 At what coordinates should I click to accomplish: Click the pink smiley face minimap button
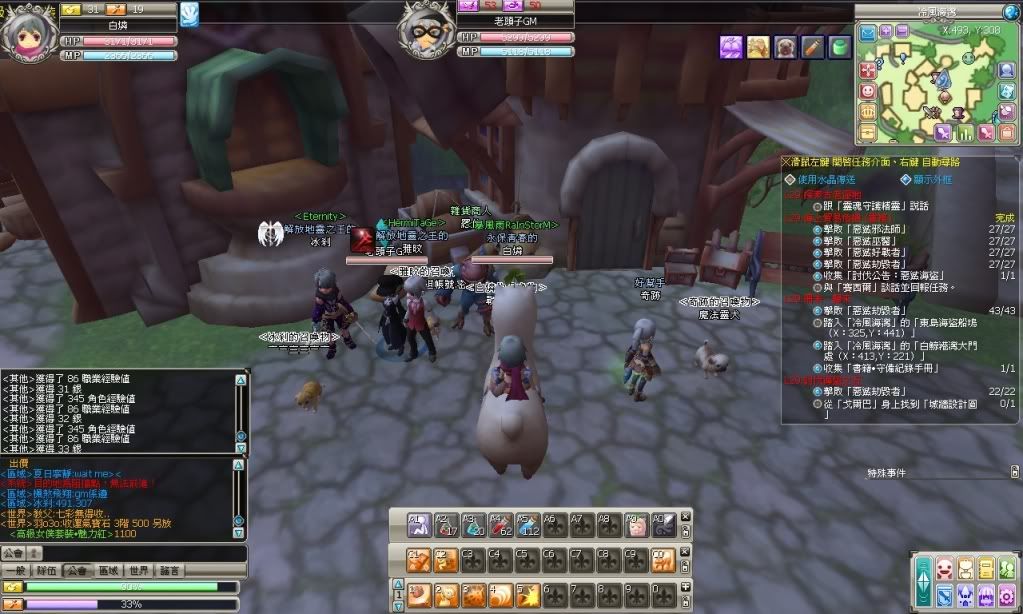[x=868, y=90]
